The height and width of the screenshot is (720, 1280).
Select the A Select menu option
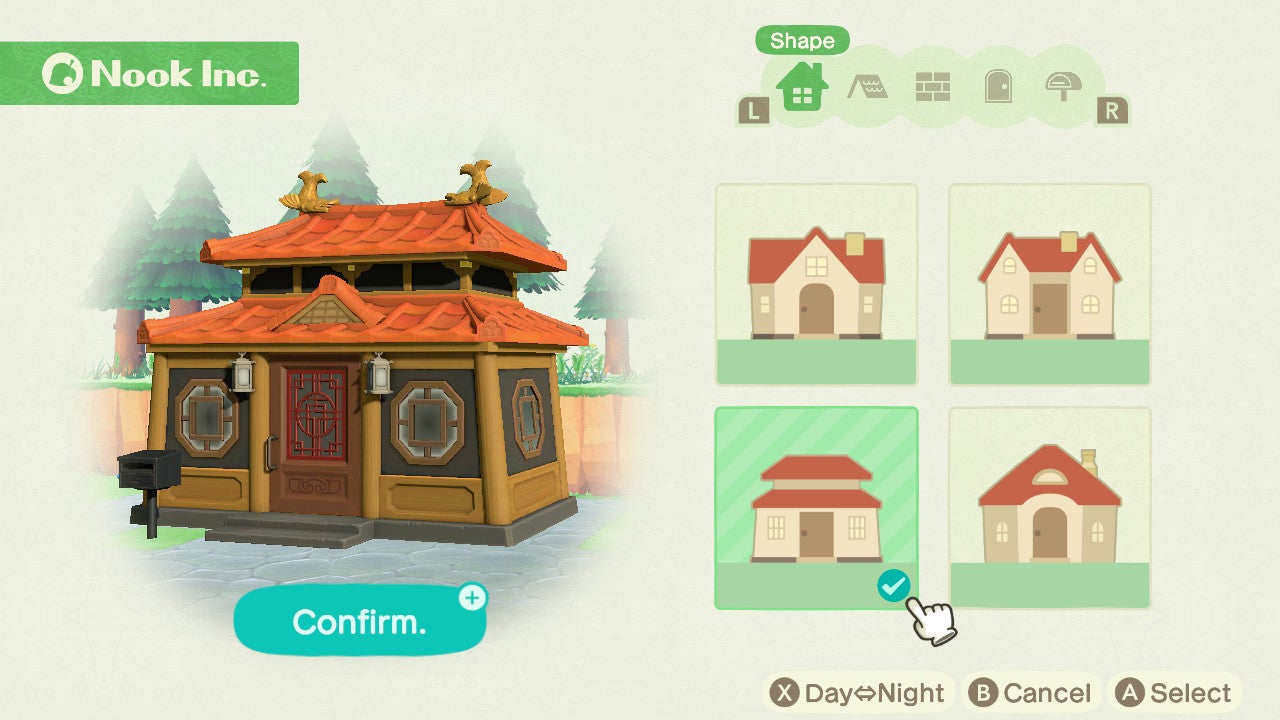pos(1176,691)
